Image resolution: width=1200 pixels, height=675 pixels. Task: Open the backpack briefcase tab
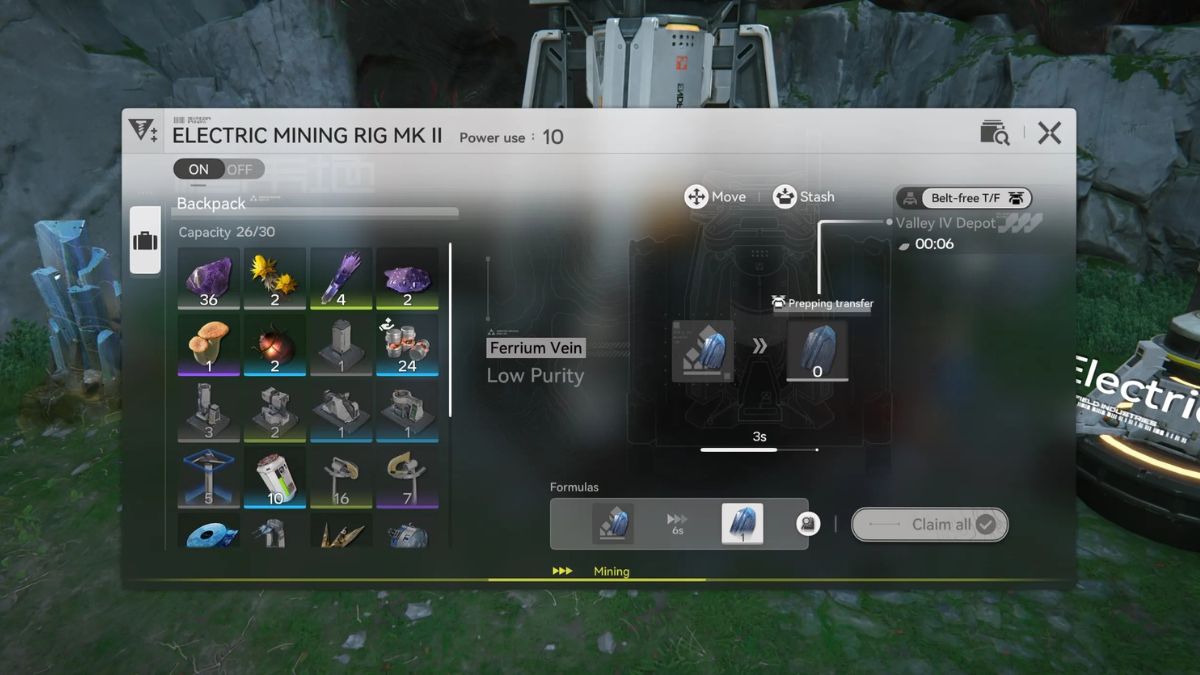145,241
